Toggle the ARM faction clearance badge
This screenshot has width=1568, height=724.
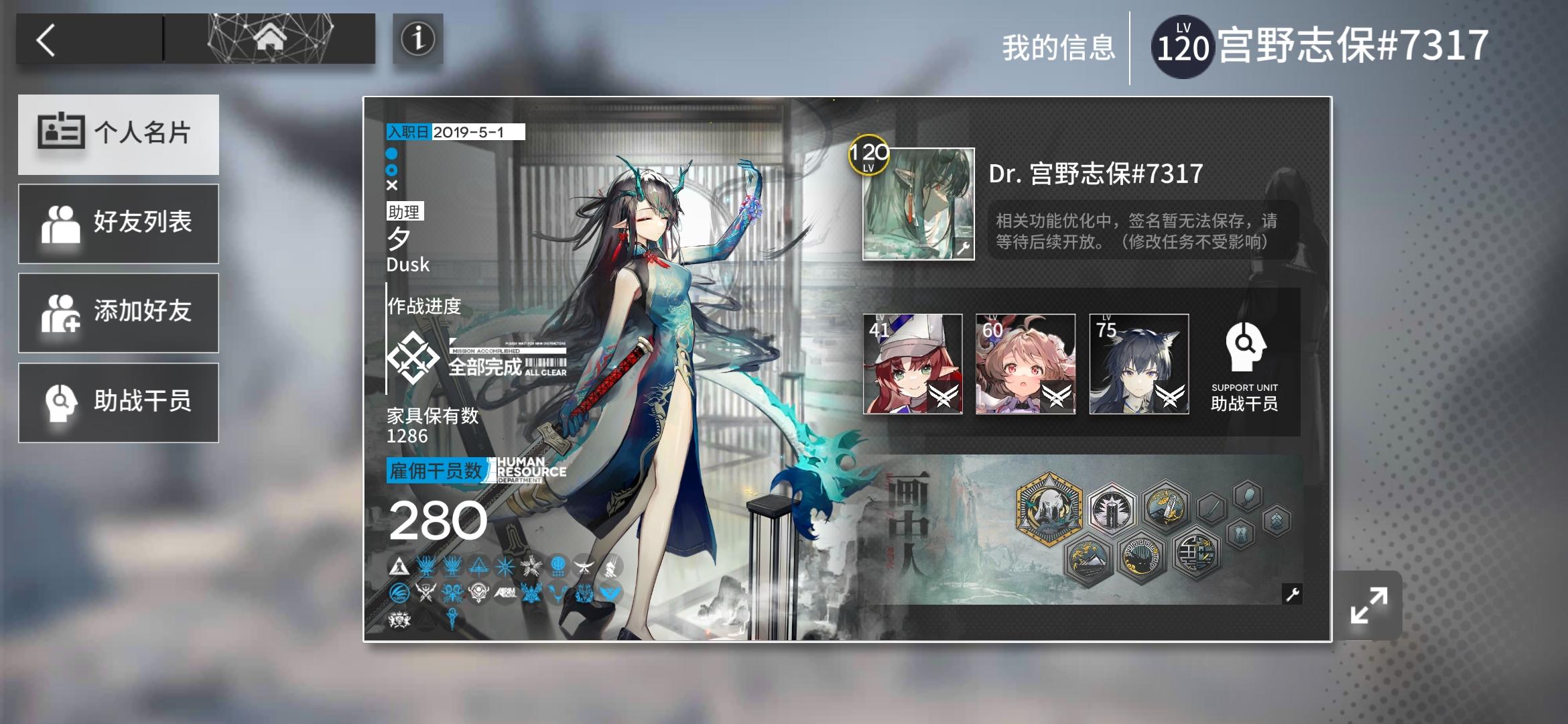[505, 593]
